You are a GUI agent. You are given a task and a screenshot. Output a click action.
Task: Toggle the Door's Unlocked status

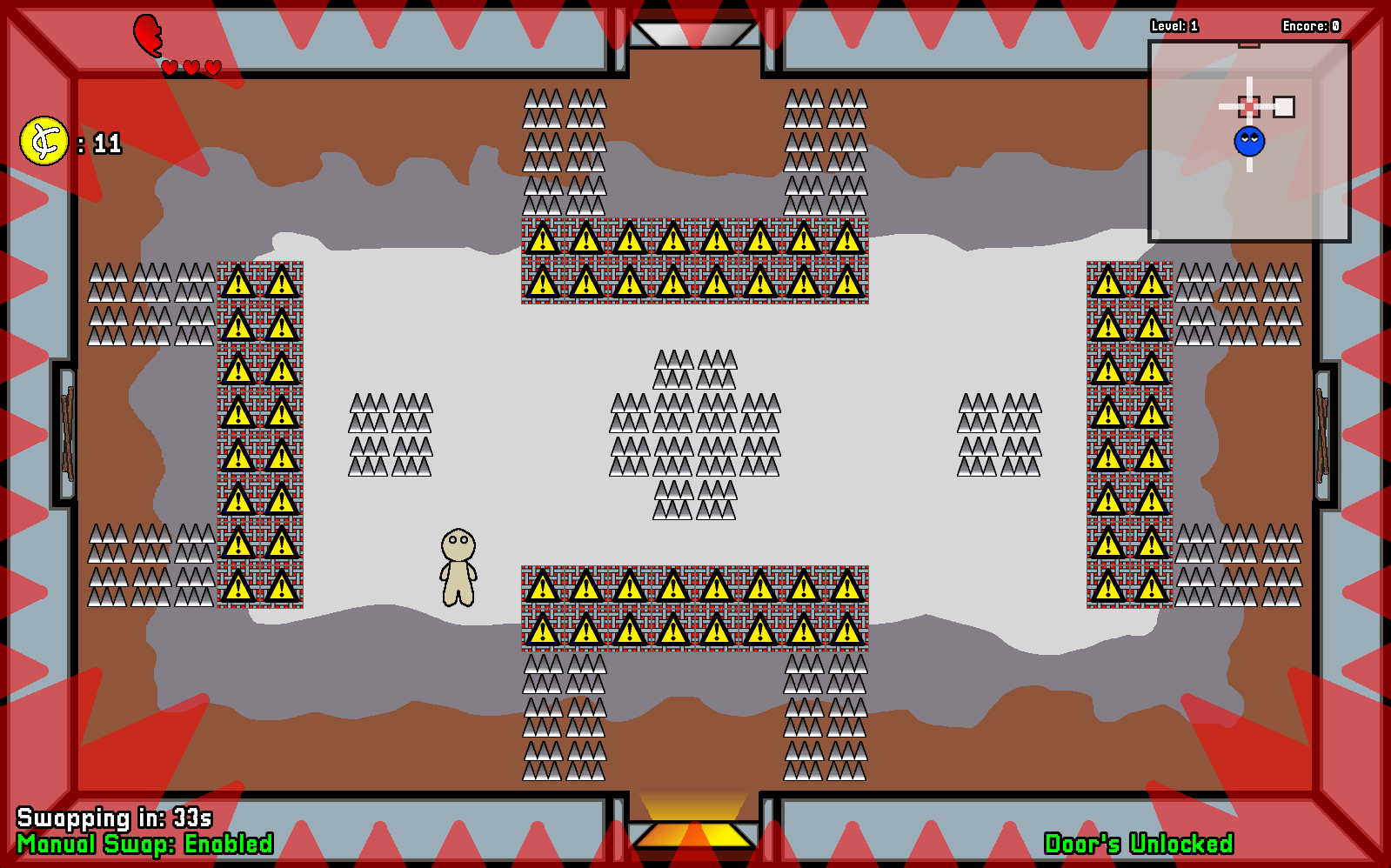(1140, 842)
